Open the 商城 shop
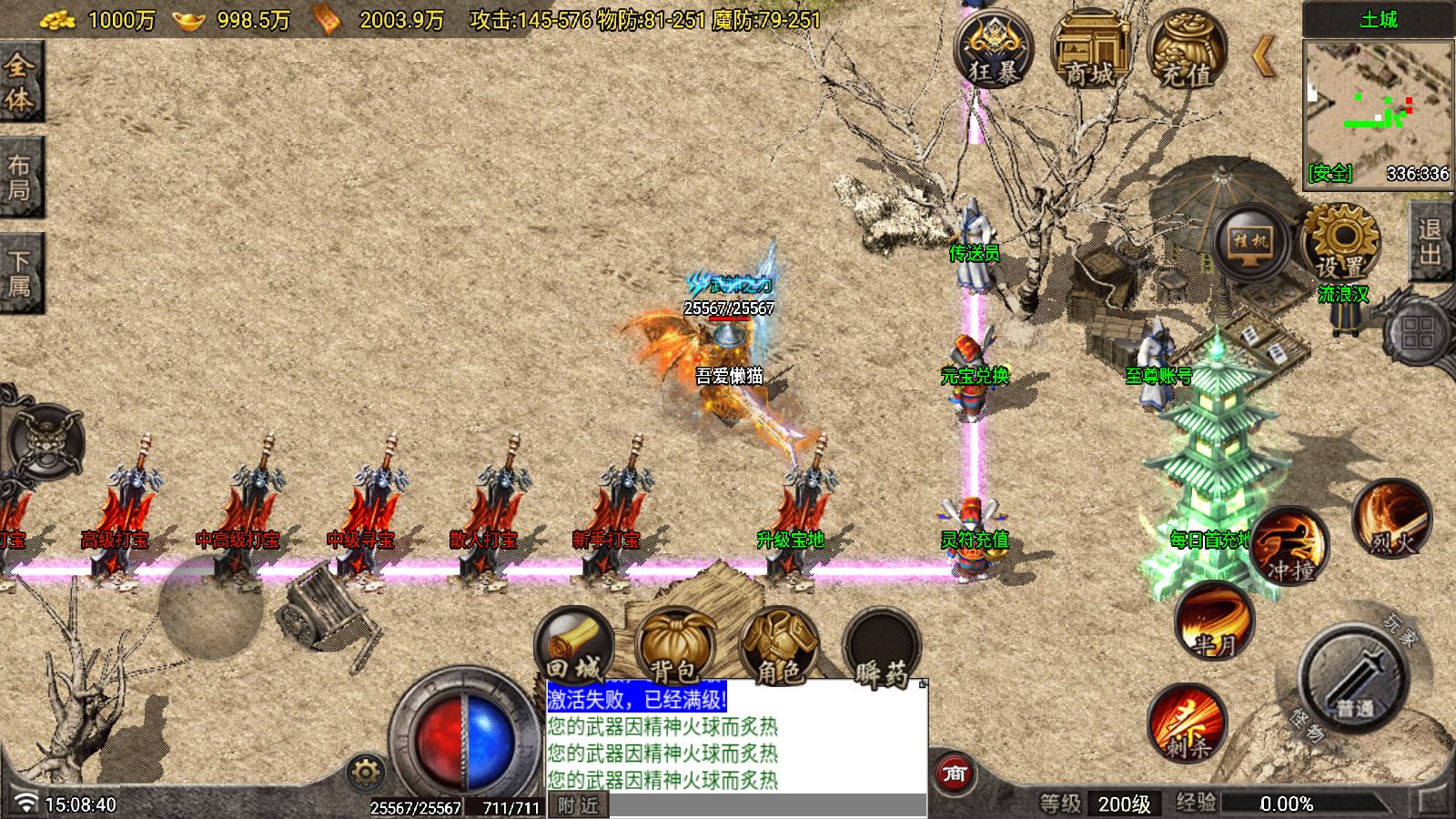This screenshot has height=819, width=1456. pyautogui.click(x=1090, y=50)
